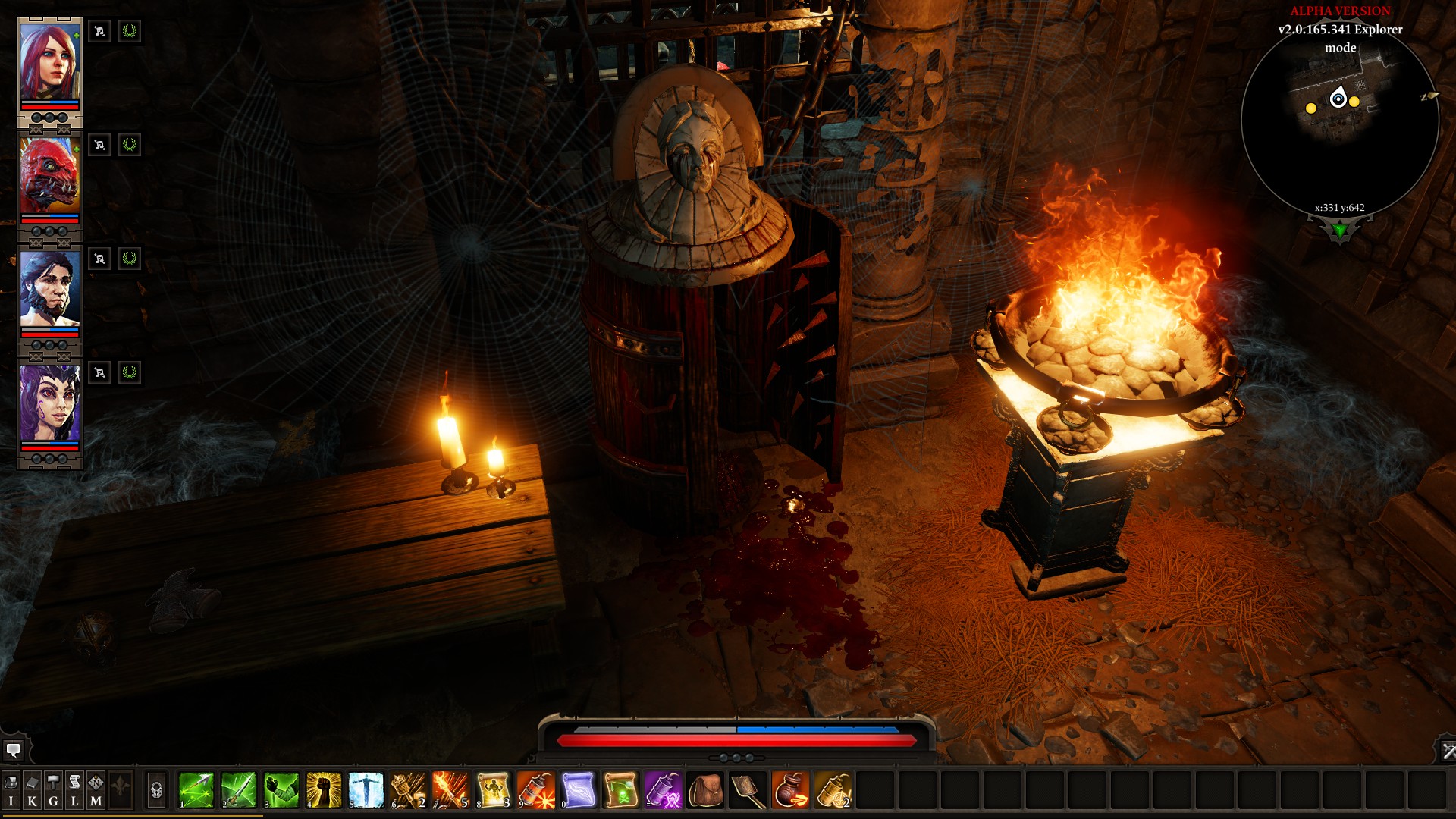
Task: Click the circular minimap
Action: pos(1340,121)
